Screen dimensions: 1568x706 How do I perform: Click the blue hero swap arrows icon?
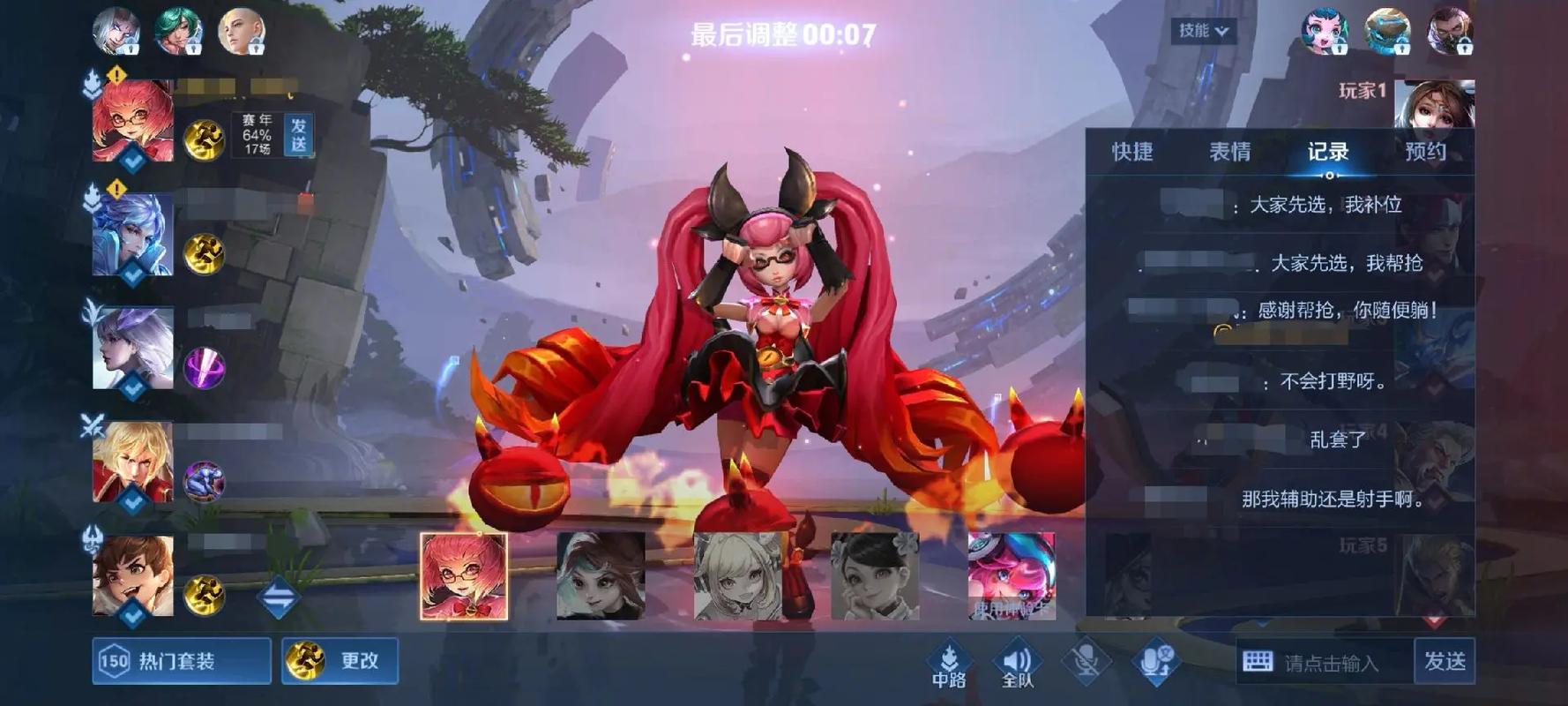point(279,597)
